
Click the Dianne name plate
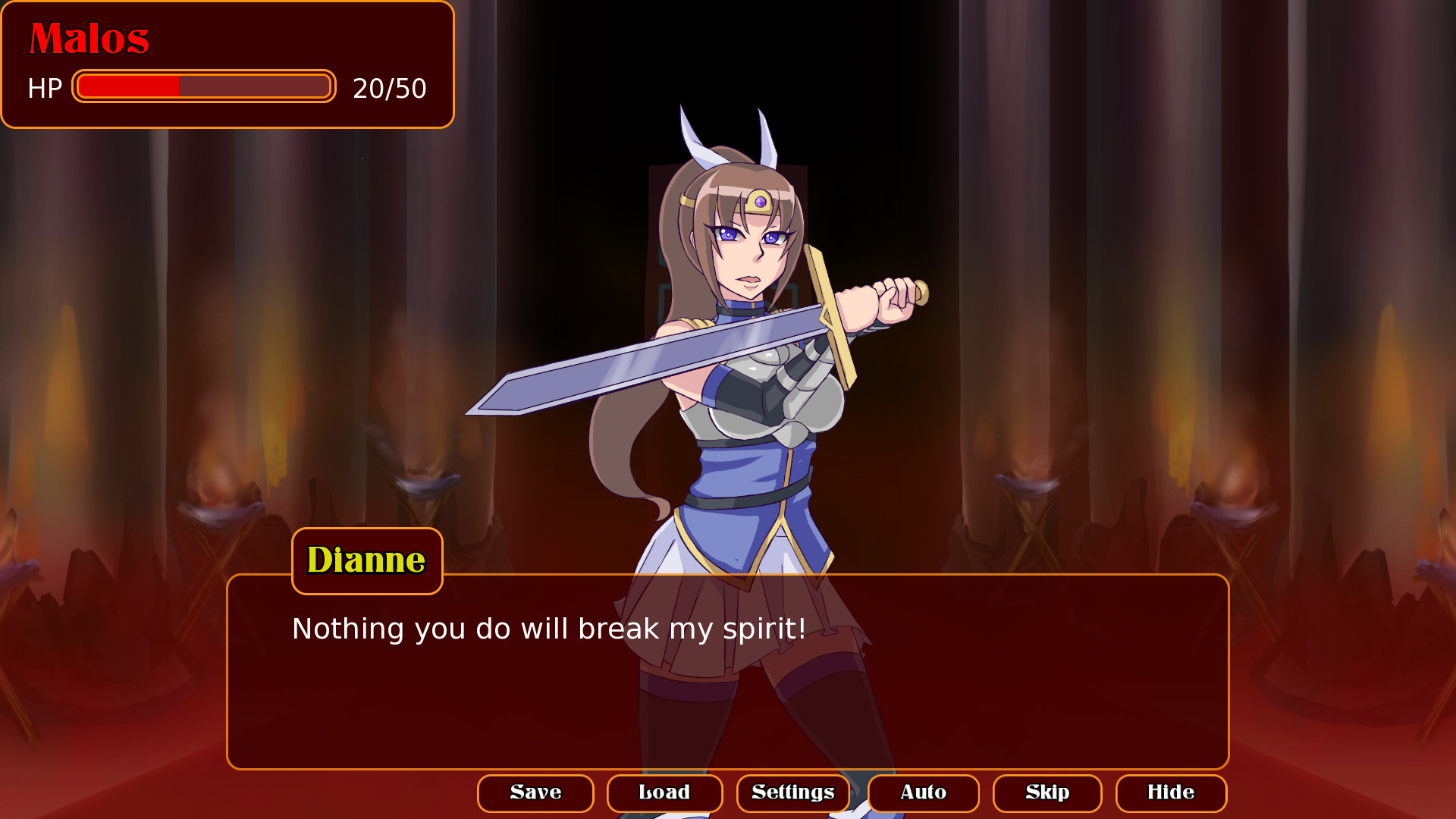(x=366, y=561)
